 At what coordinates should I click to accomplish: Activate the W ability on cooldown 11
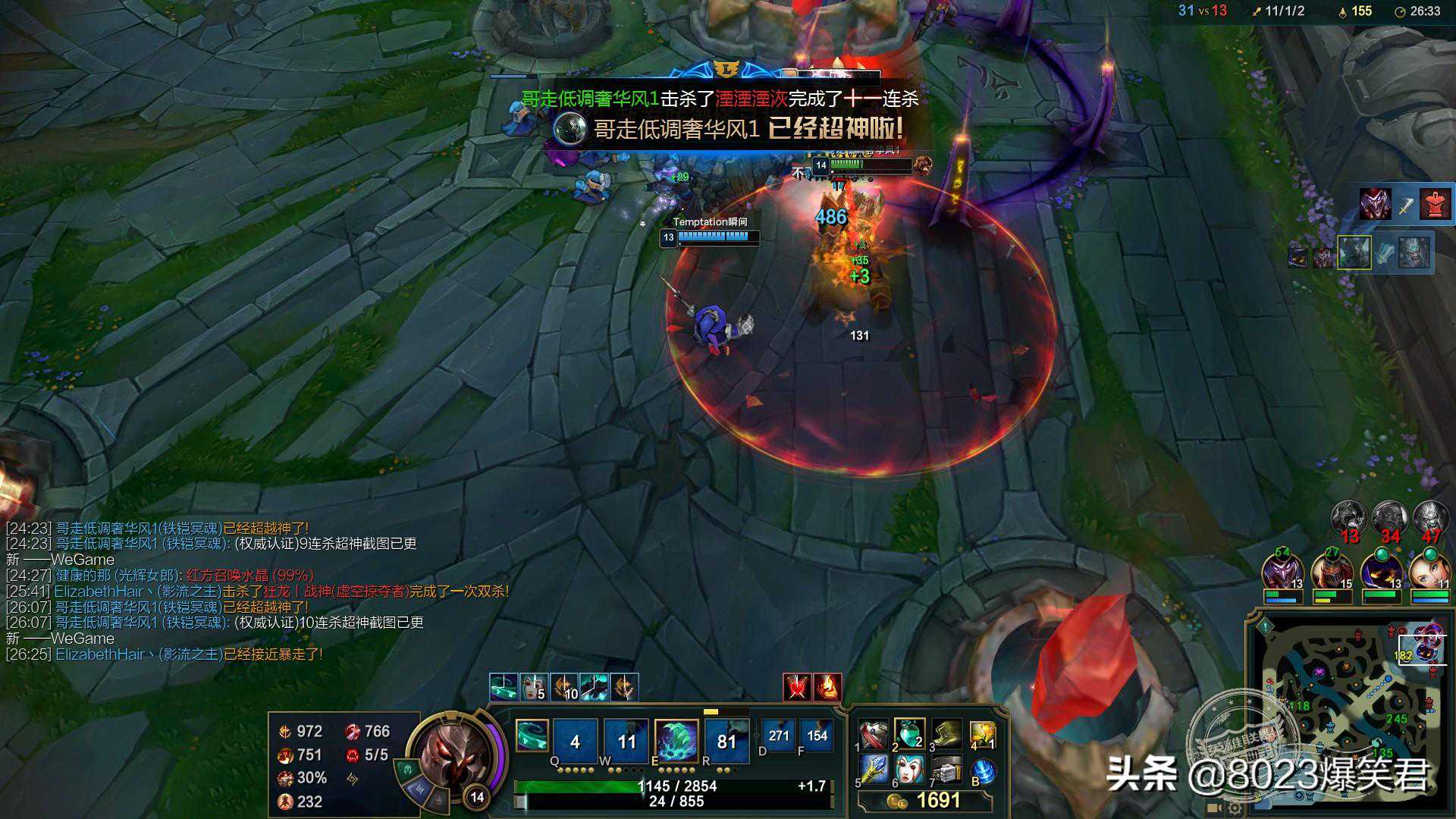coord(626,740)
